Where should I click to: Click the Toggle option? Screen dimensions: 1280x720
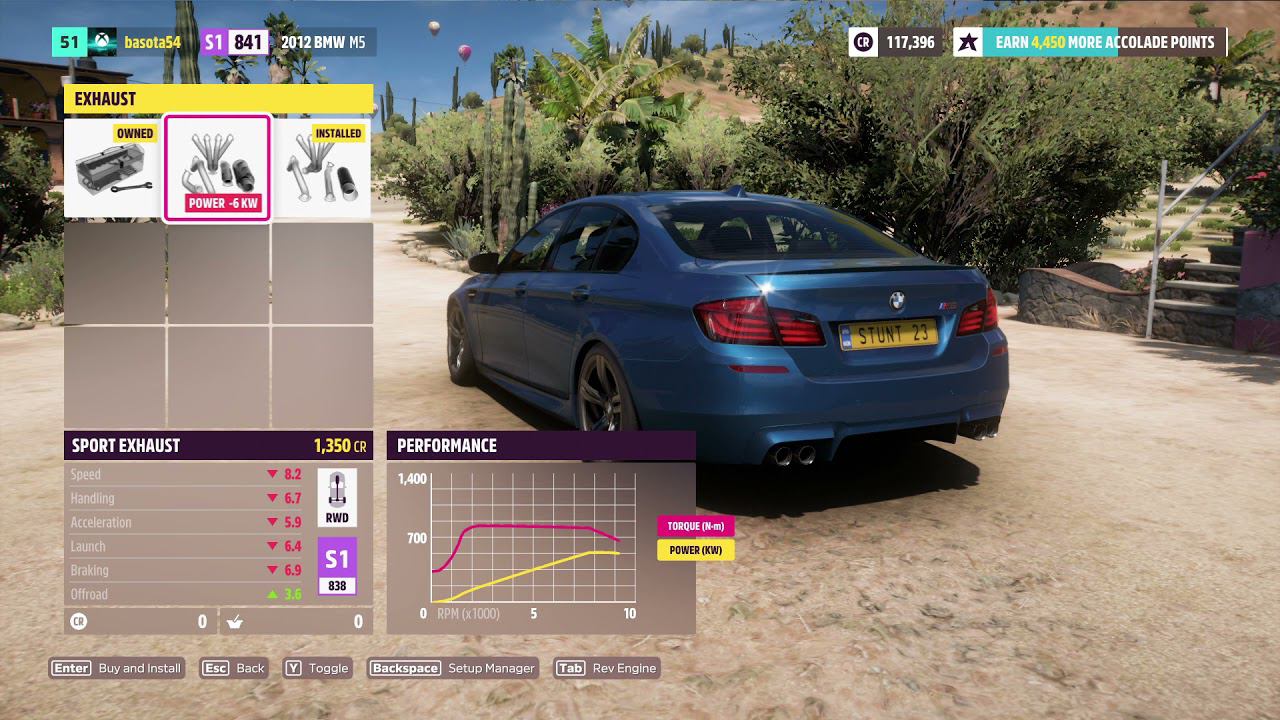[x=317, y=668]
